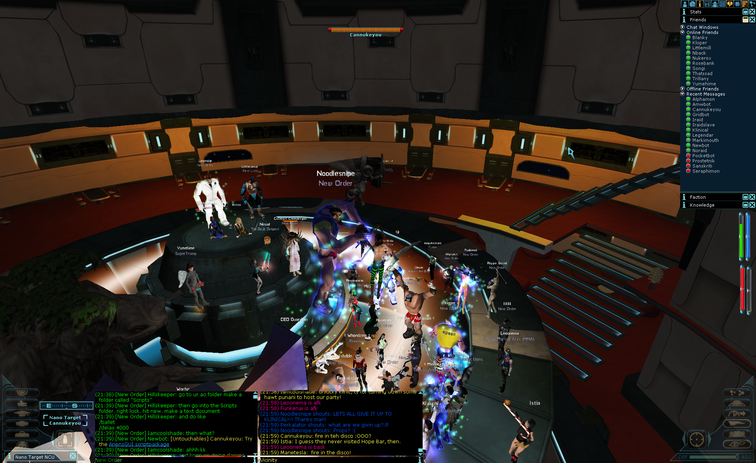The width and height of the screenshot is (756, 463).
Task: Toggle the Chat Windows group
Action: click(685, 27)
